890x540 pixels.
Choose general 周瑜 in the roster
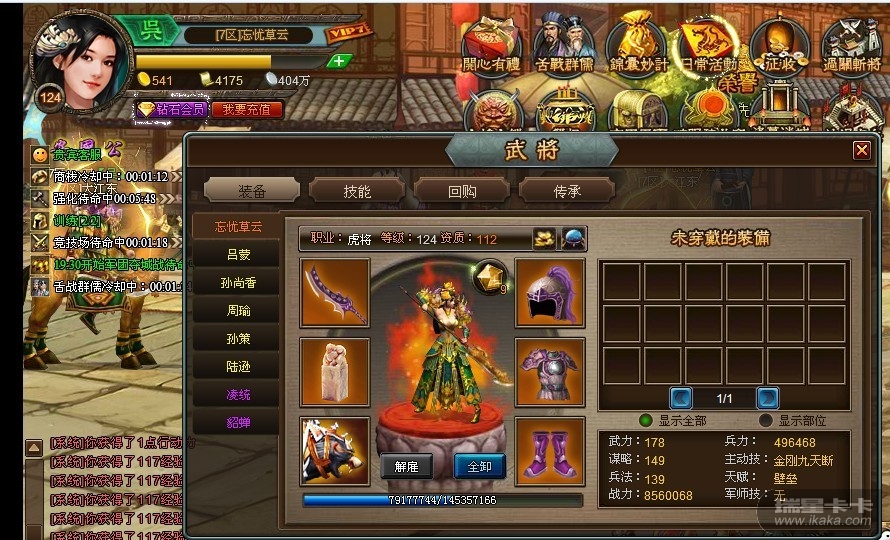pos(238,311)
